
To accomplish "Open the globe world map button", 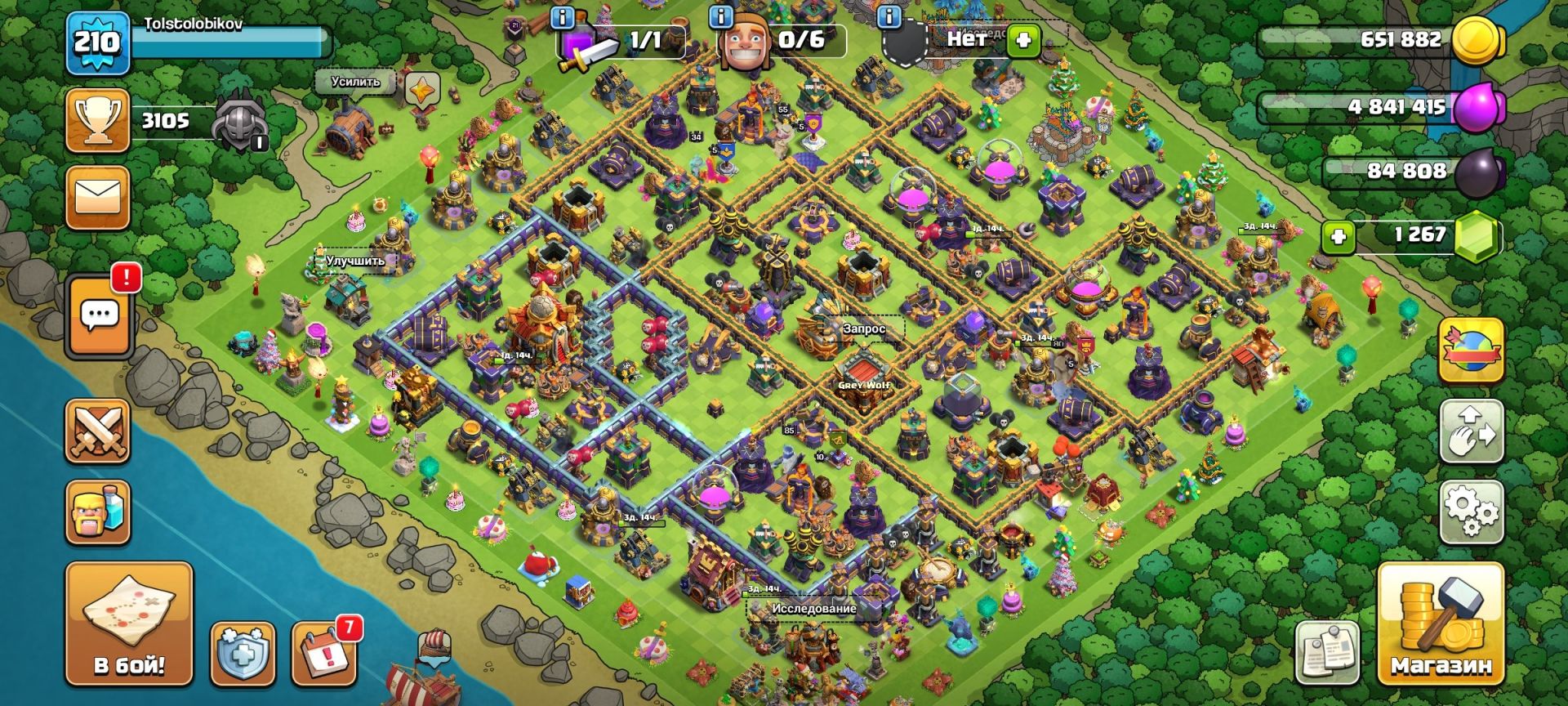I will pyautogui.click(x=1471, y=351).
